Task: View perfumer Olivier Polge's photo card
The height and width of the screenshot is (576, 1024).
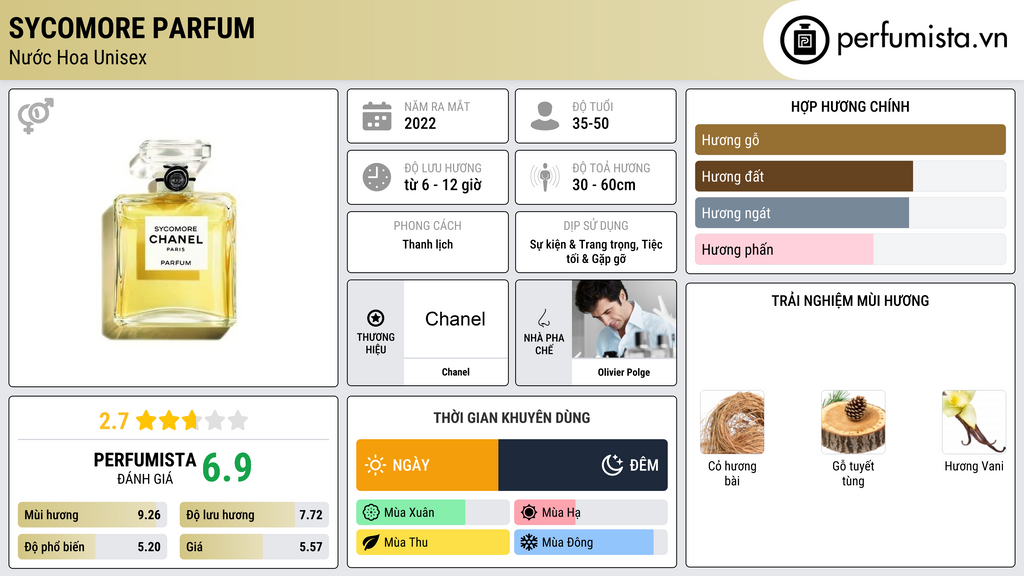Action: tap(624, 320)
